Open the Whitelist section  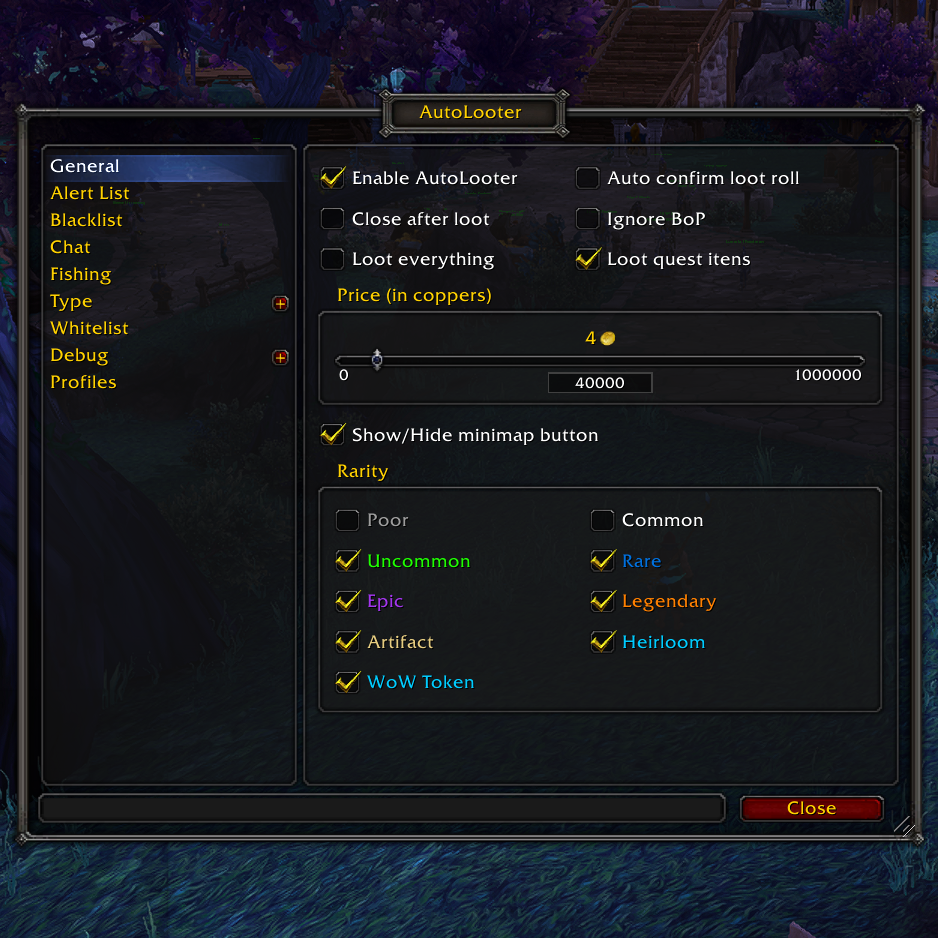tap(89, 328)
